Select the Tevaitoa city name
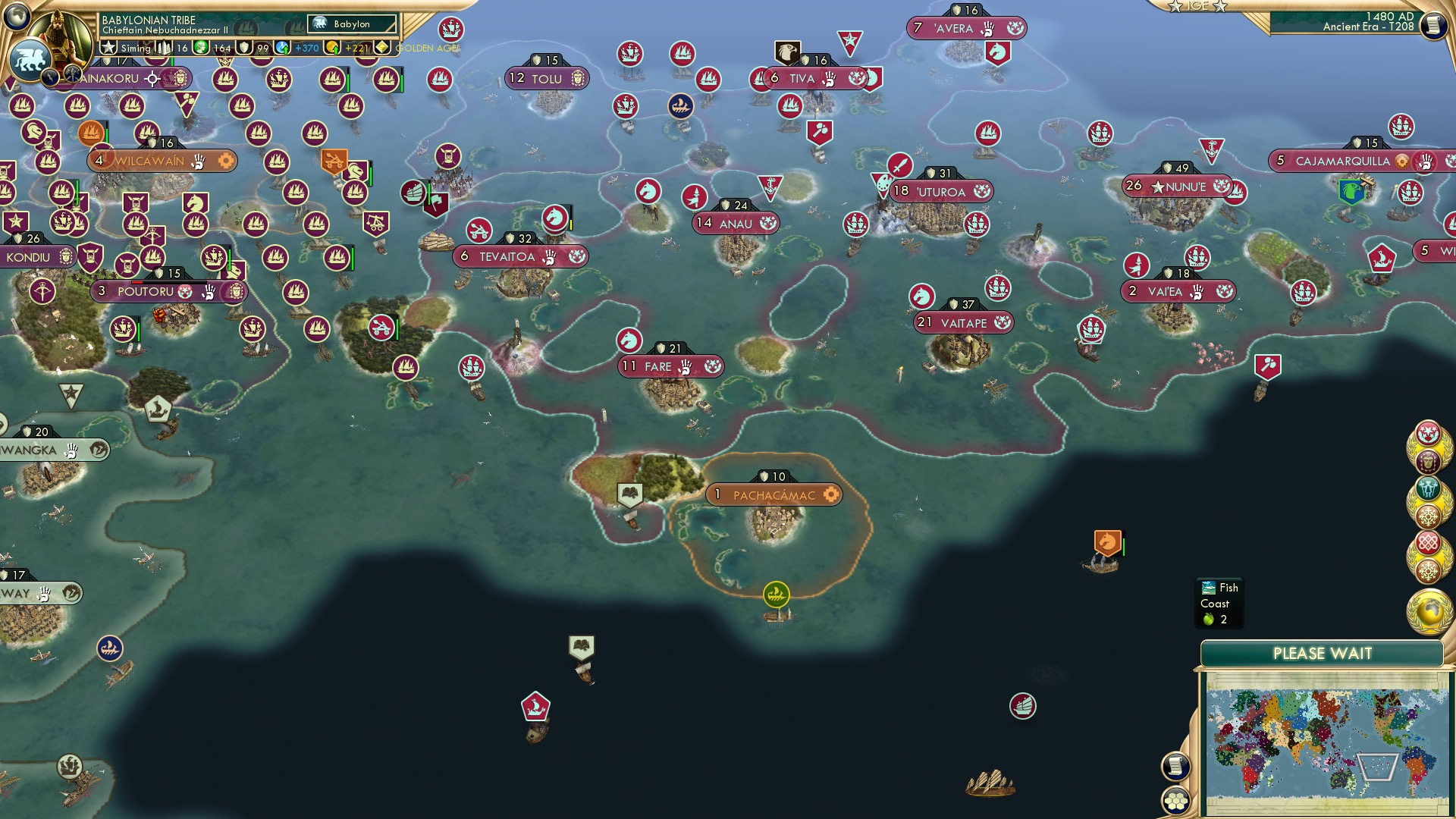The image size is (1456, 819). tap(507, 256)
